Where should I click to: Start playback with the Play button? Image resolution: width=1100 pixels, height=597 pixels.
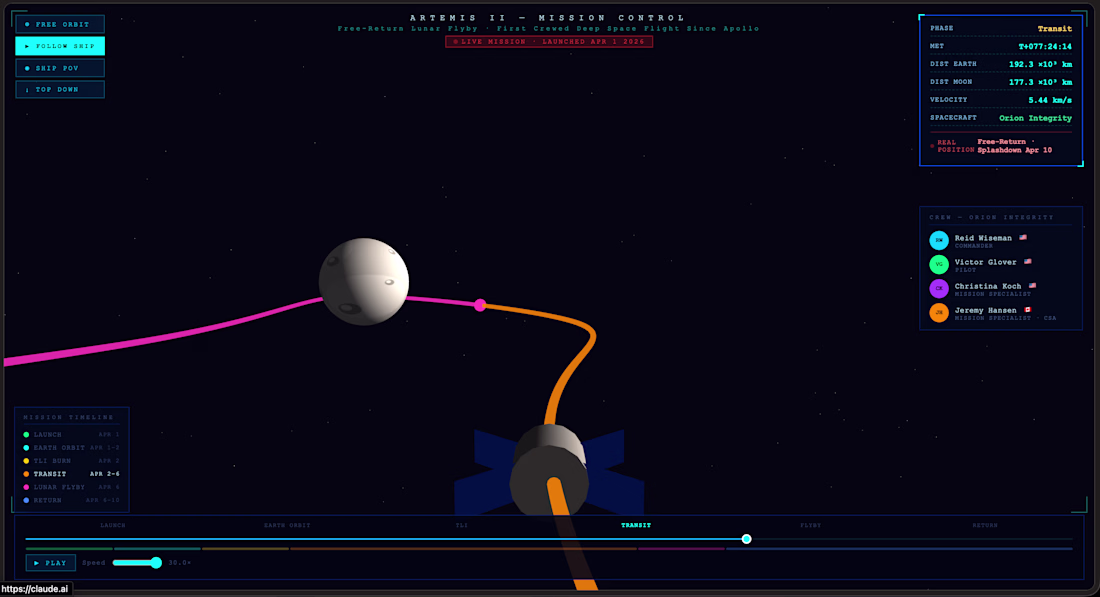tap(51, 563)
